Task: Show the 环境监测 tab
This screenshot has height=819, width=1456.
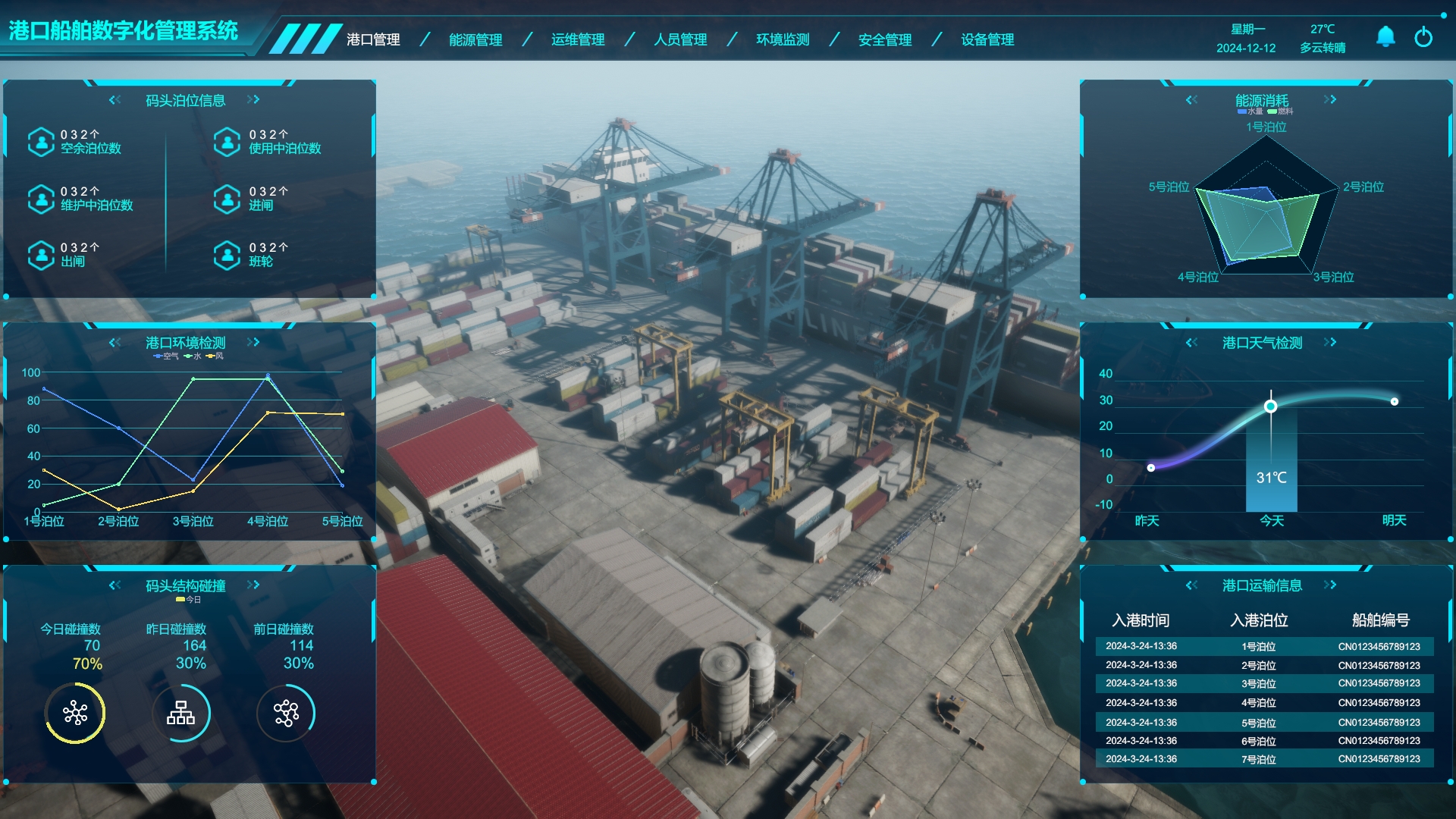Action: click(x=783, y=39)
